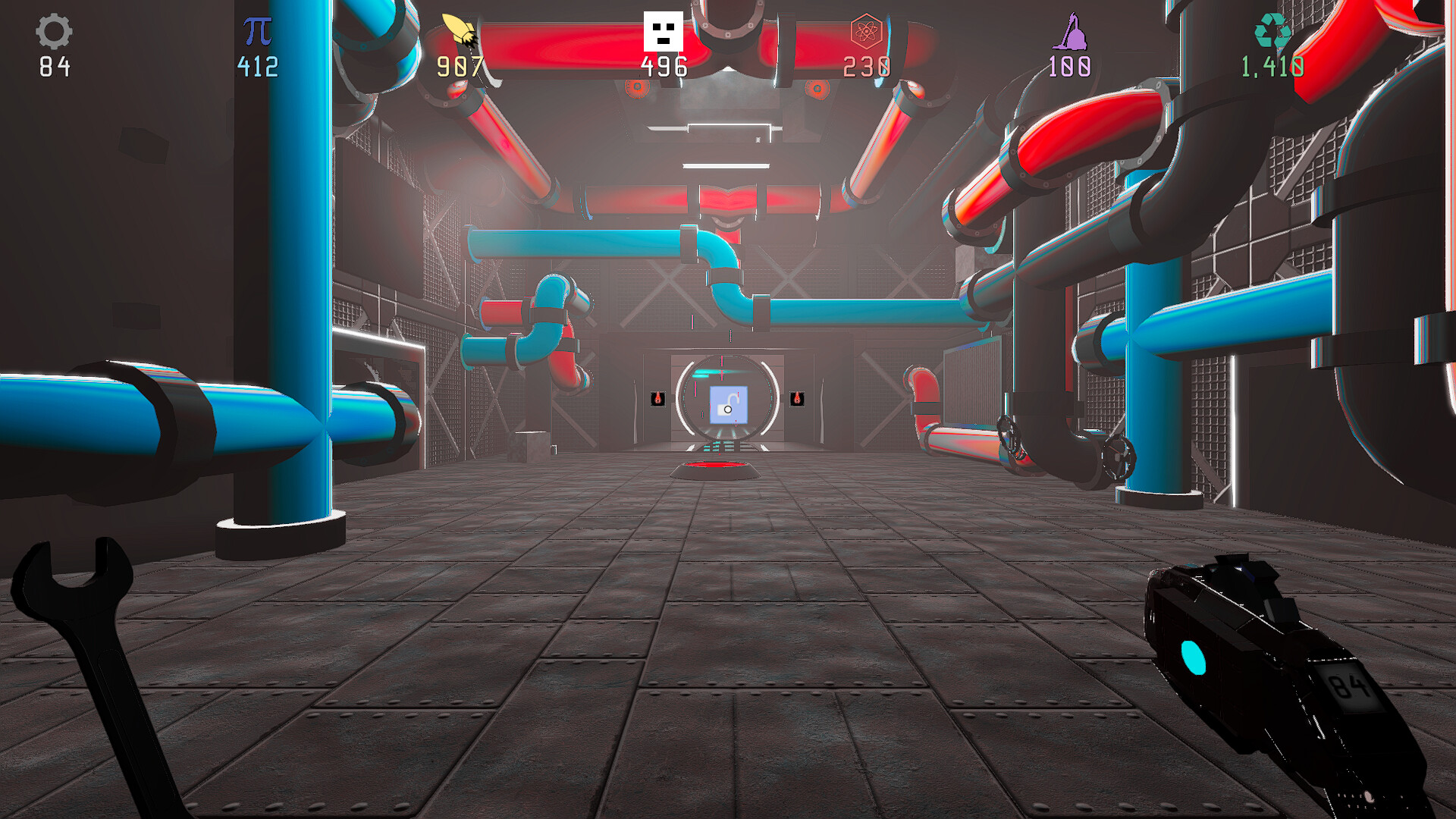The image size is (1456, 819).
Task: Select the atom counter reading 230
Action: pos(865,67)
